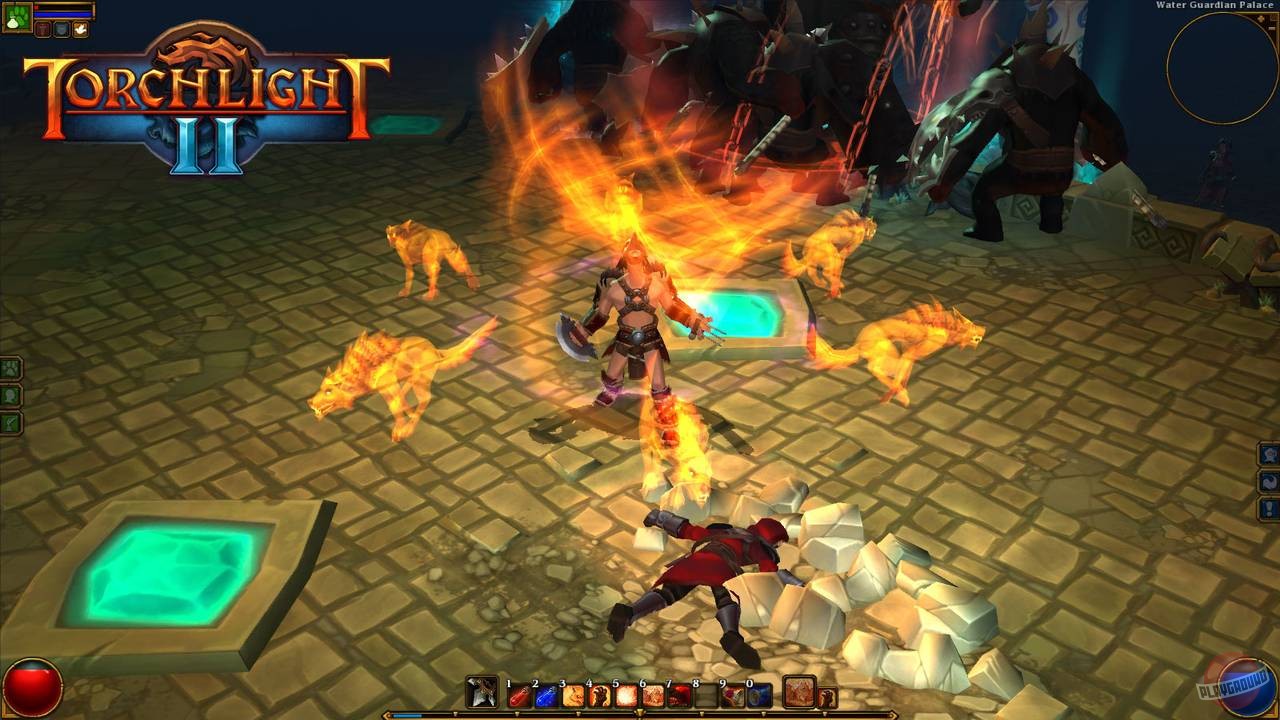
Task: Drink the health potion in hotbar slot 1
Action: click(520, 694)
